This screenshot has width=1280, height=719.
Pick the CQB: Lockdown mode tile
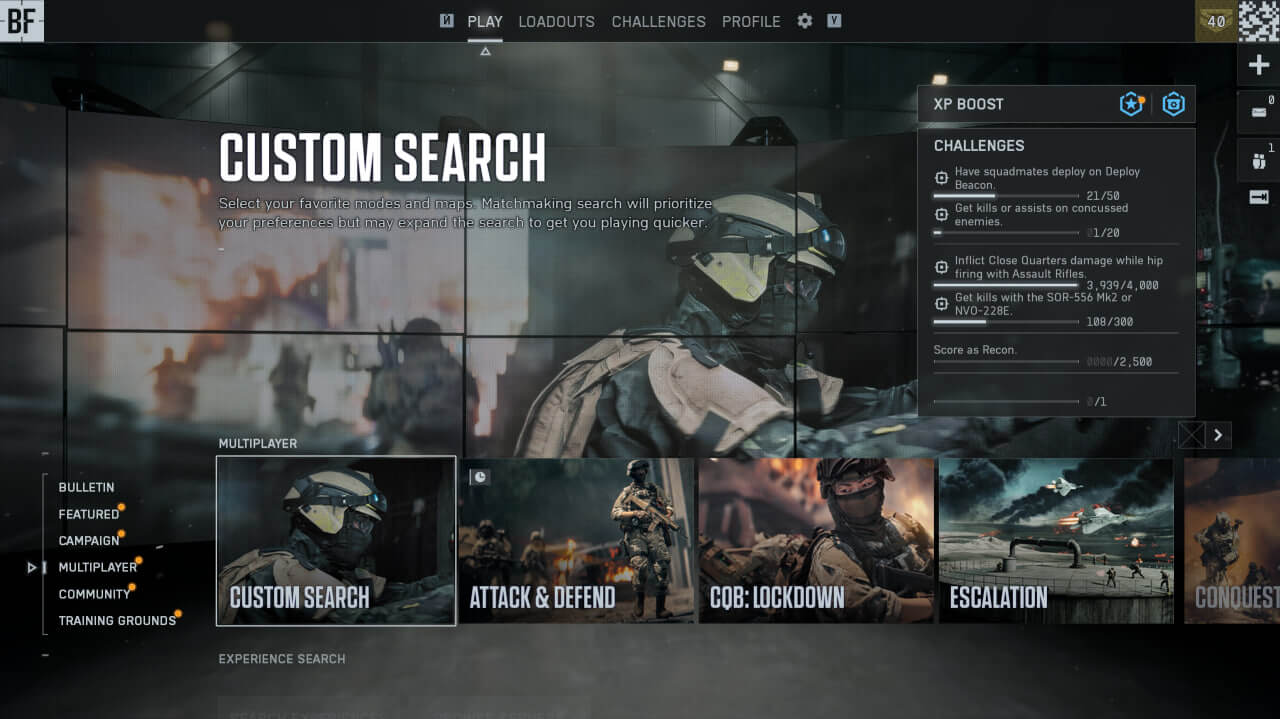point(817,541)
